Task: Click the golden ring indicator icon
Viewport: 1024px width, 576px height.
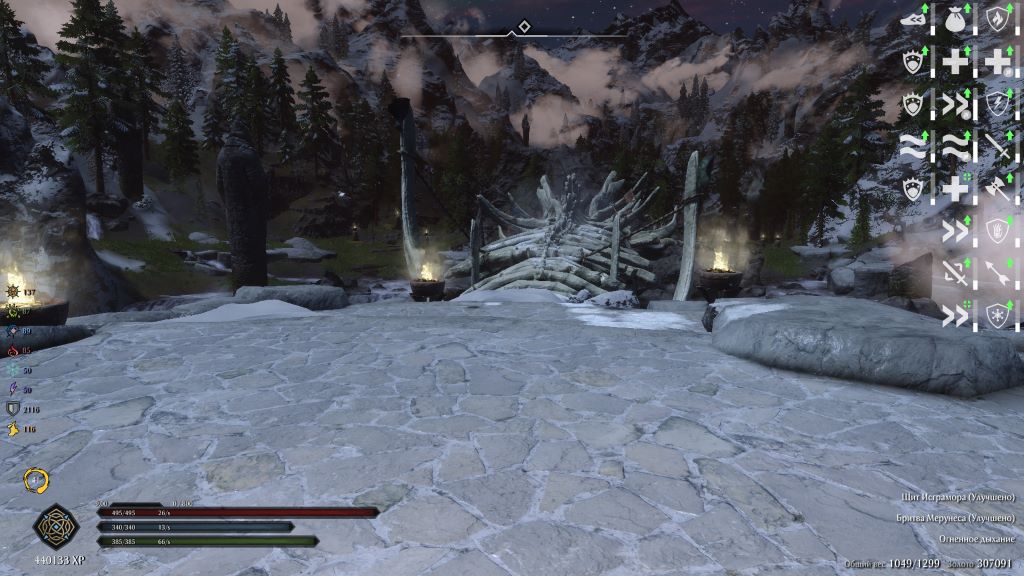Action: tap(37, 481)
